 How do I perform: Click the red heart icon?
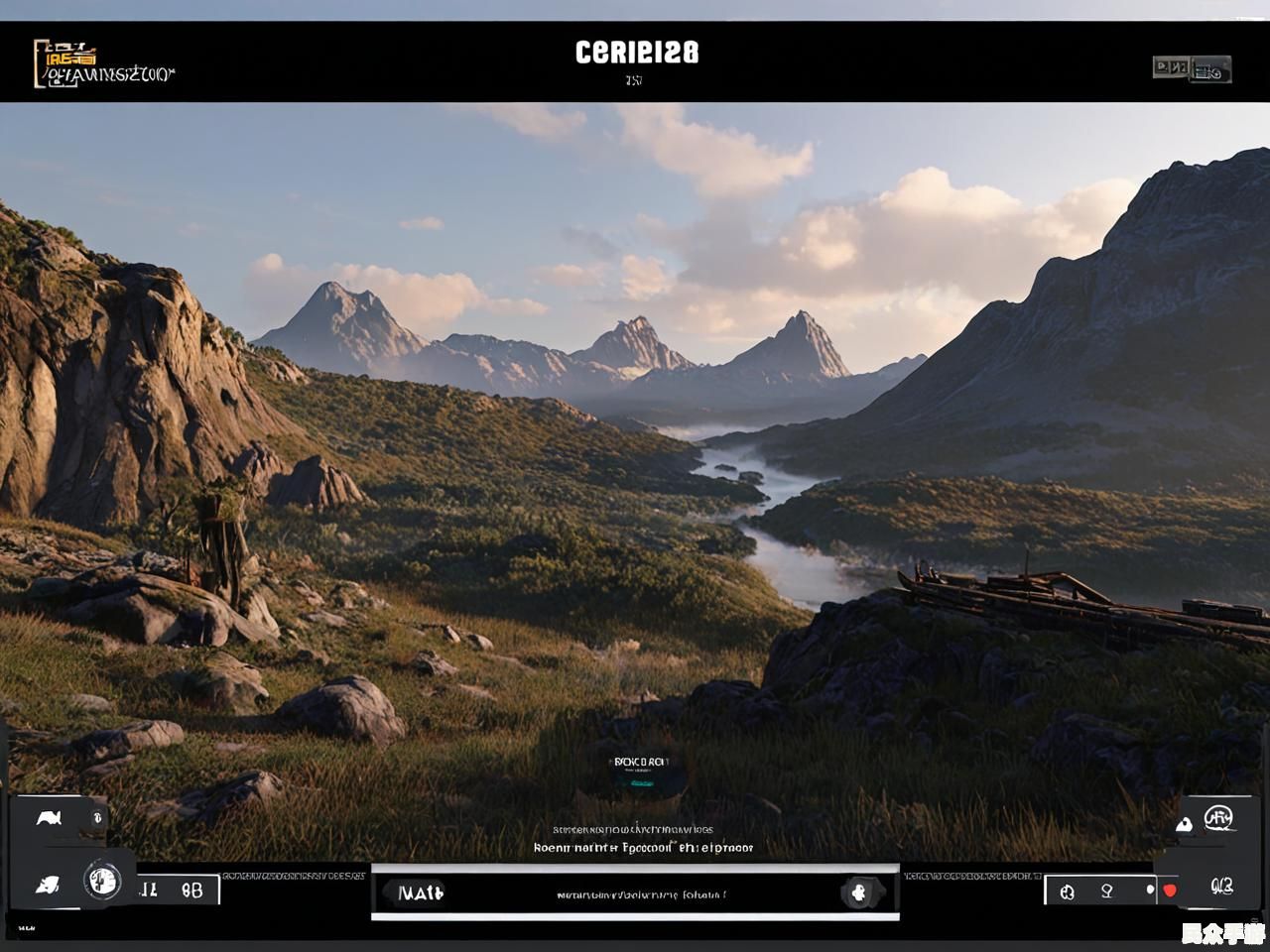click(1170, 891)
